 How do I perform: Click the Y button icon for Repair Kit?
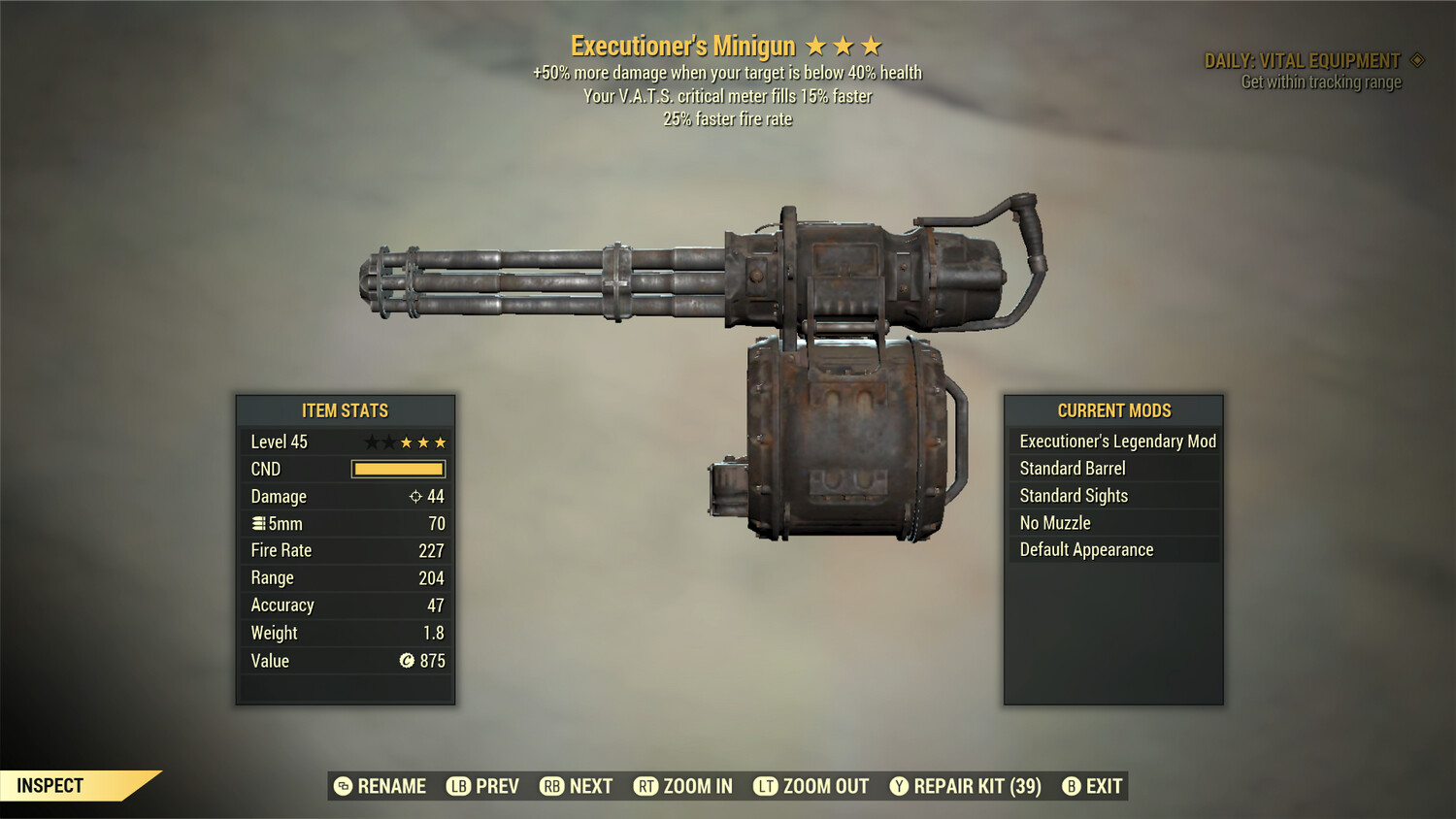898,786
